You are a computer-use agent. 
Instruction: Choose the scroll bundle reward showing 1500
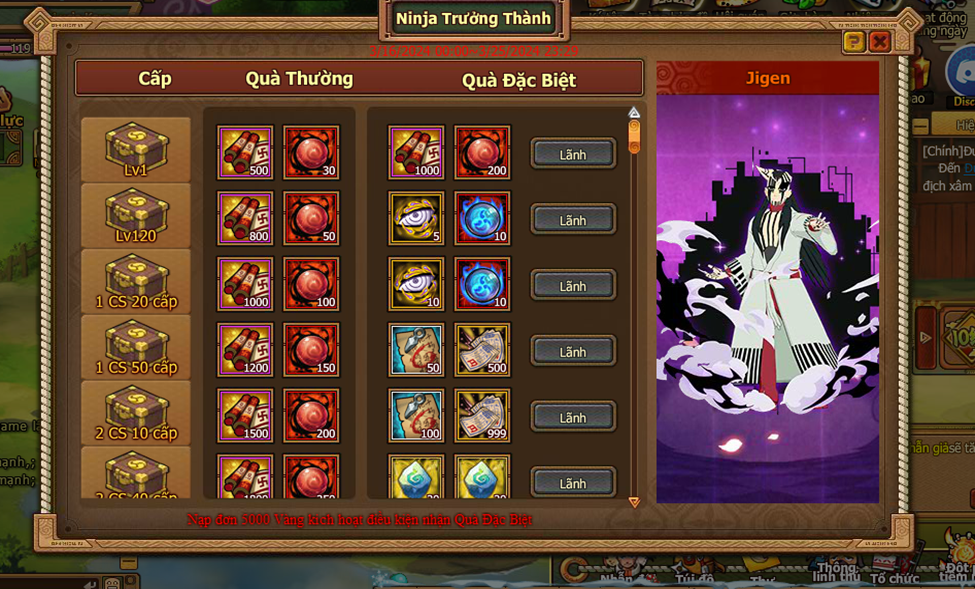click(245, 416)
